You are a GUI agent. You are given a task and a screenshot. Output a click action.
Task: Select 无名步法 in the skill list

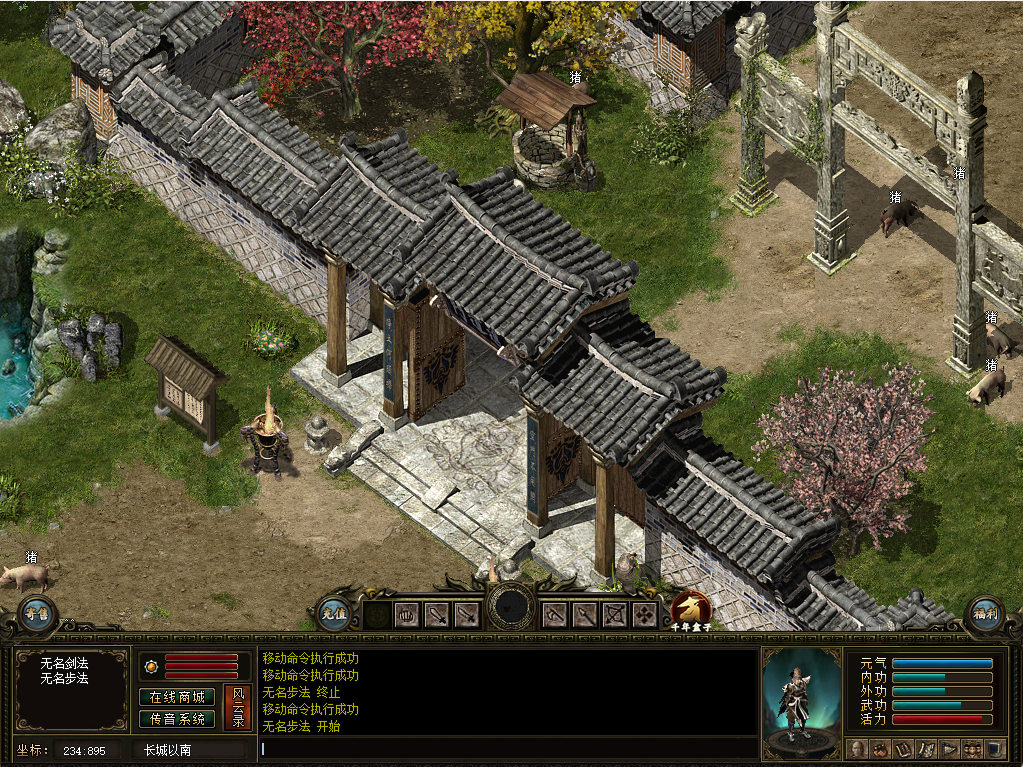[x=64, y=678]
